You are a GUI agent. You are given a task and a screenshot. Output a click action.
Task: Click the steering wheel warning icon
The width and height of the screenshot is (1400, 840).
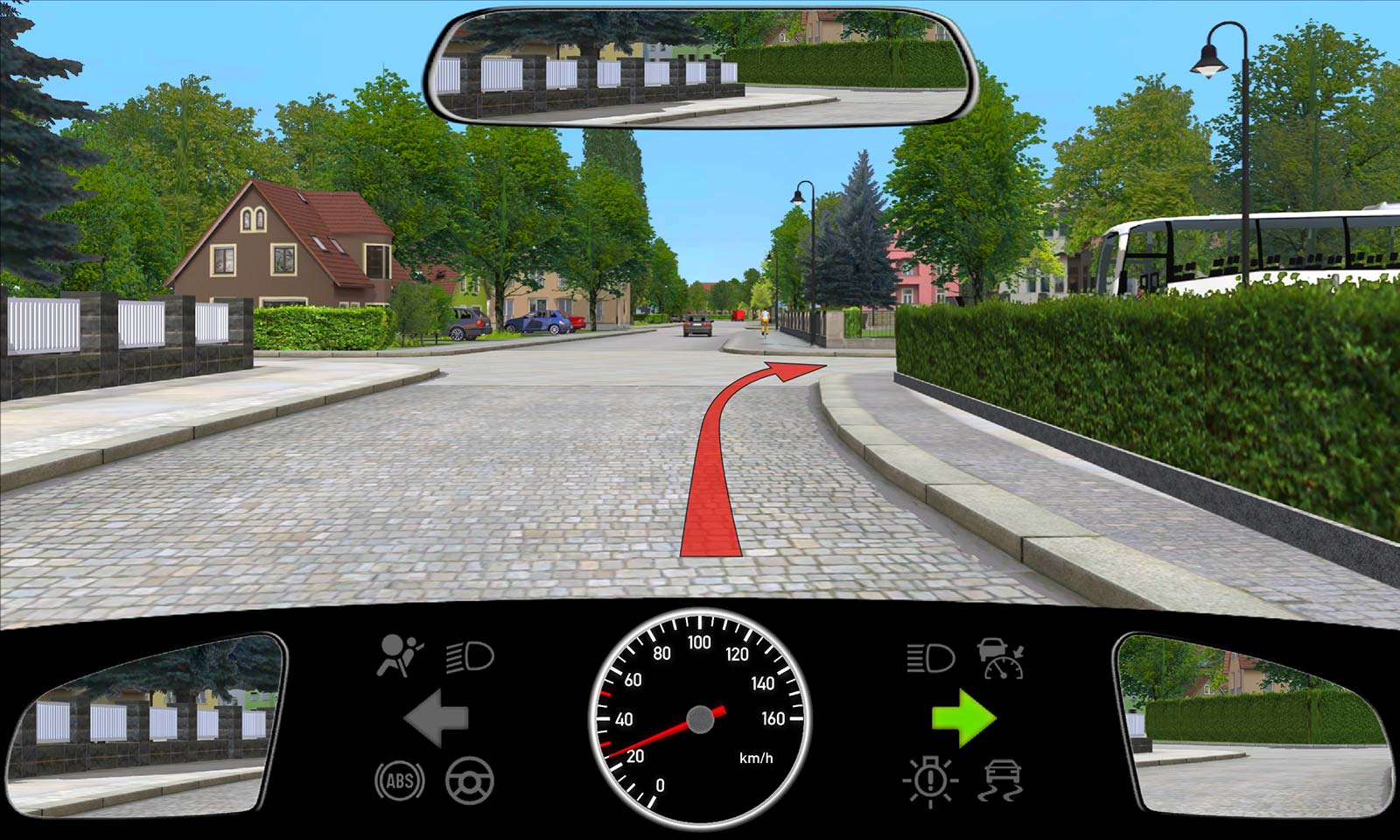(x=470, y=780)
